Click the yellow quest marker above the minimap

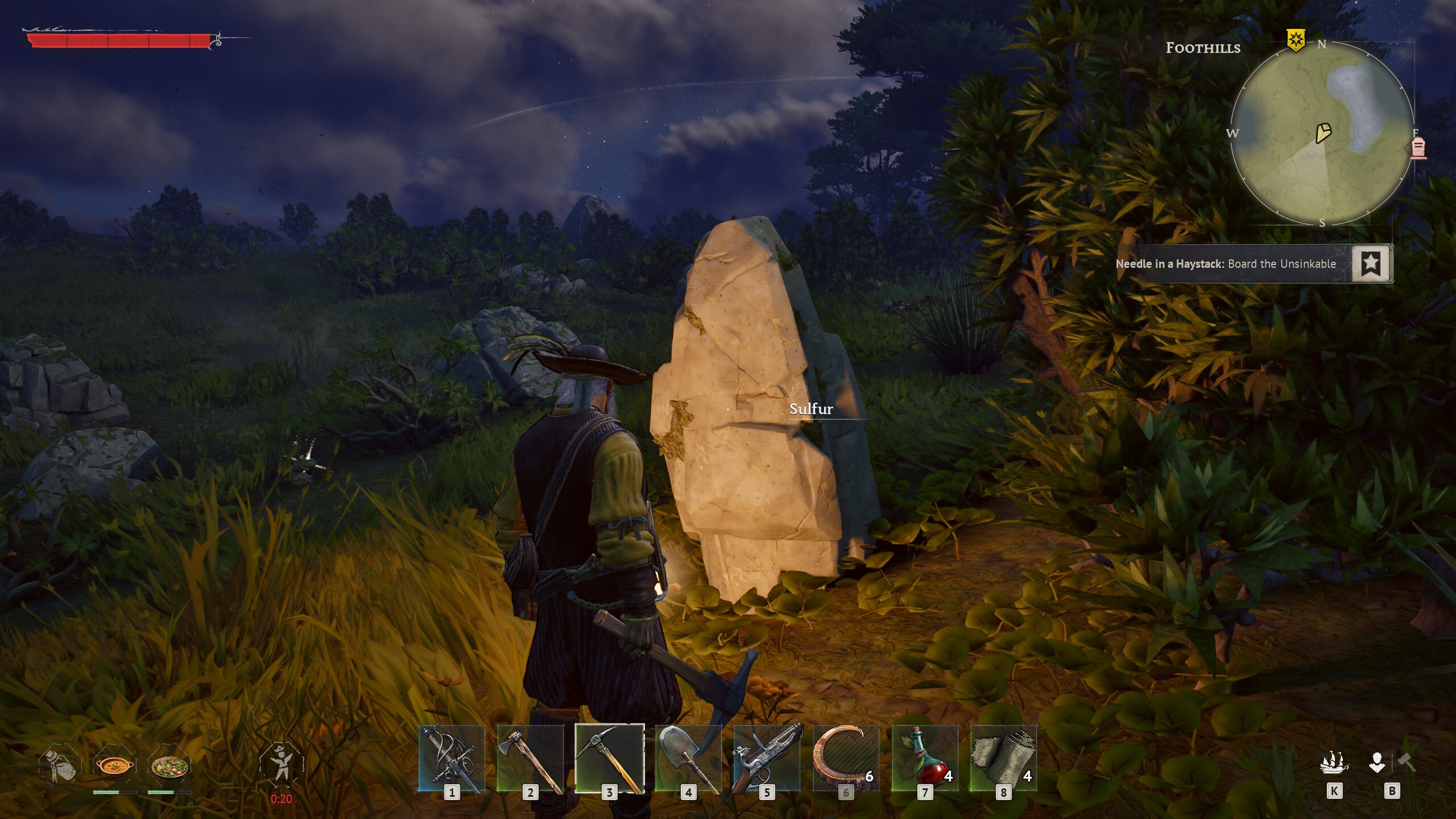[x=1294, y=40]
